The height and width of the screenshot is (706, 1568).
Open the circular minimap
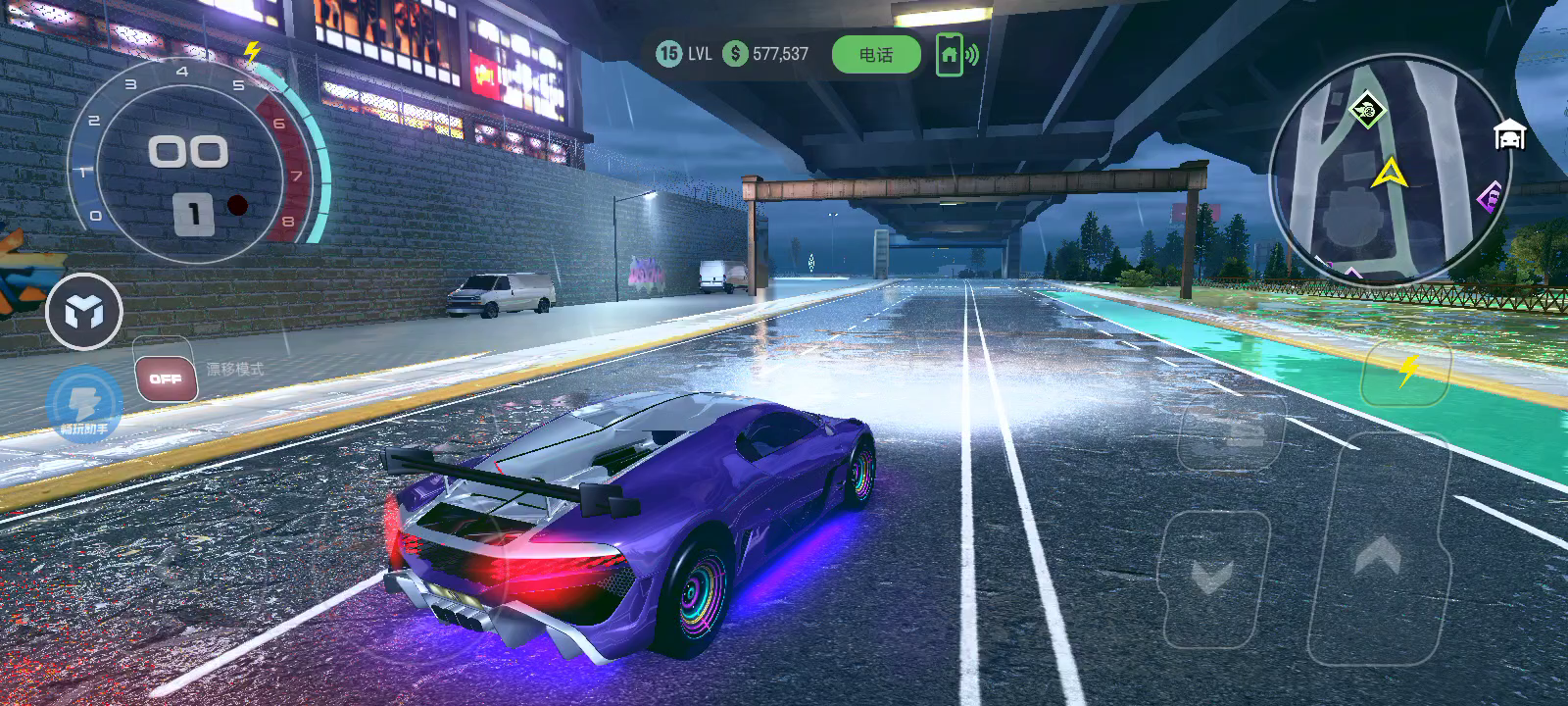(x=1390, y=172)
